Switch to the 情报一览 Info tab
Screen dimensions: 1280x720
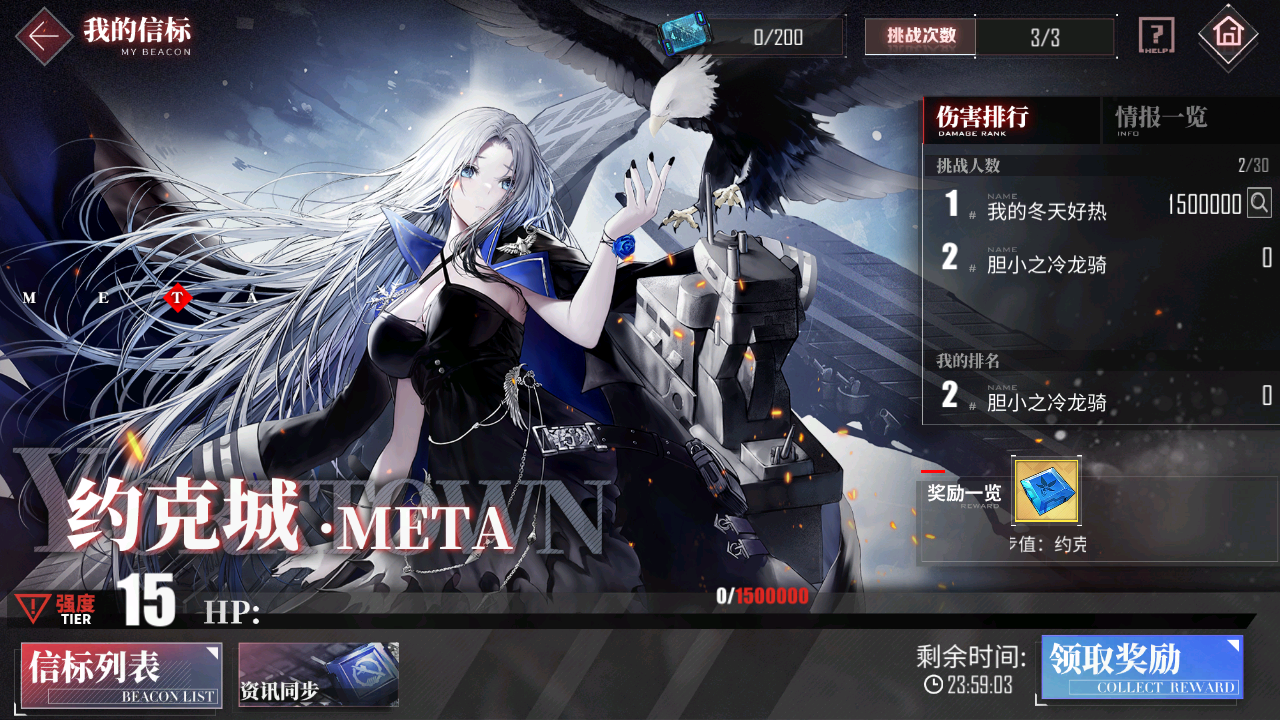click(1162, 120)
